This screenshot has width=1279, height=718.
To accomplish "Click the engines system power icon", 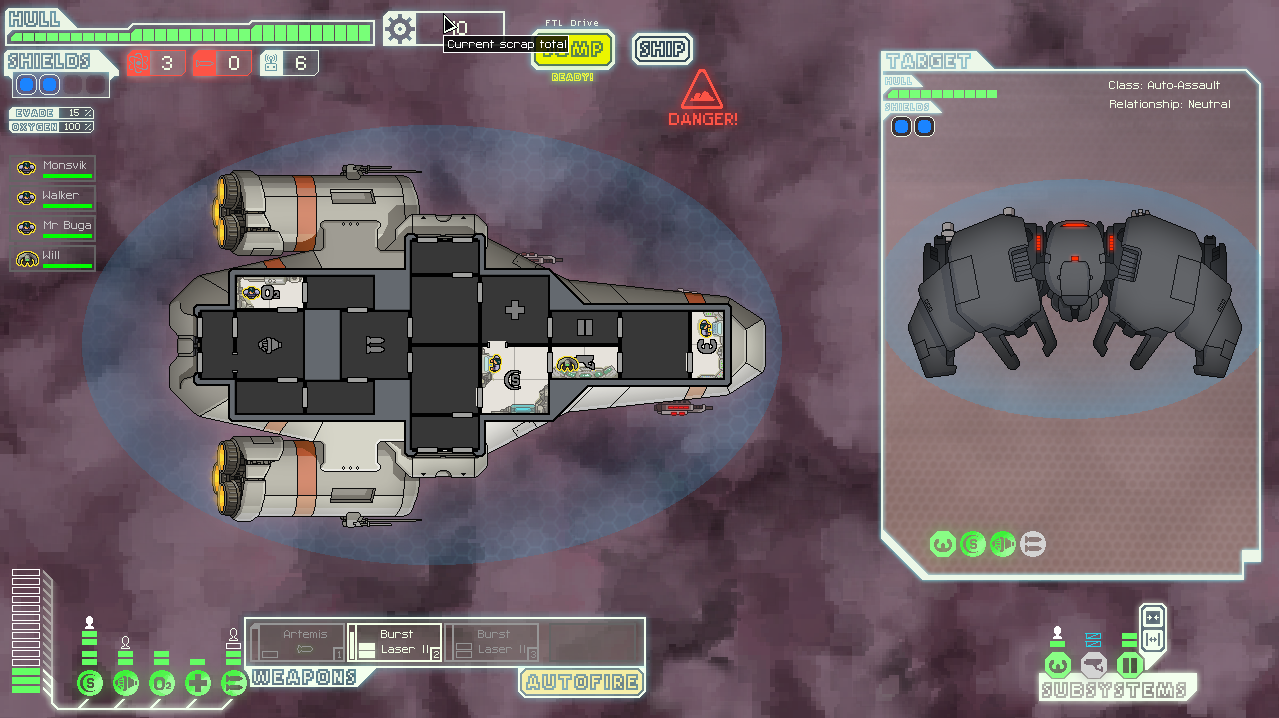I will point(126,684).
